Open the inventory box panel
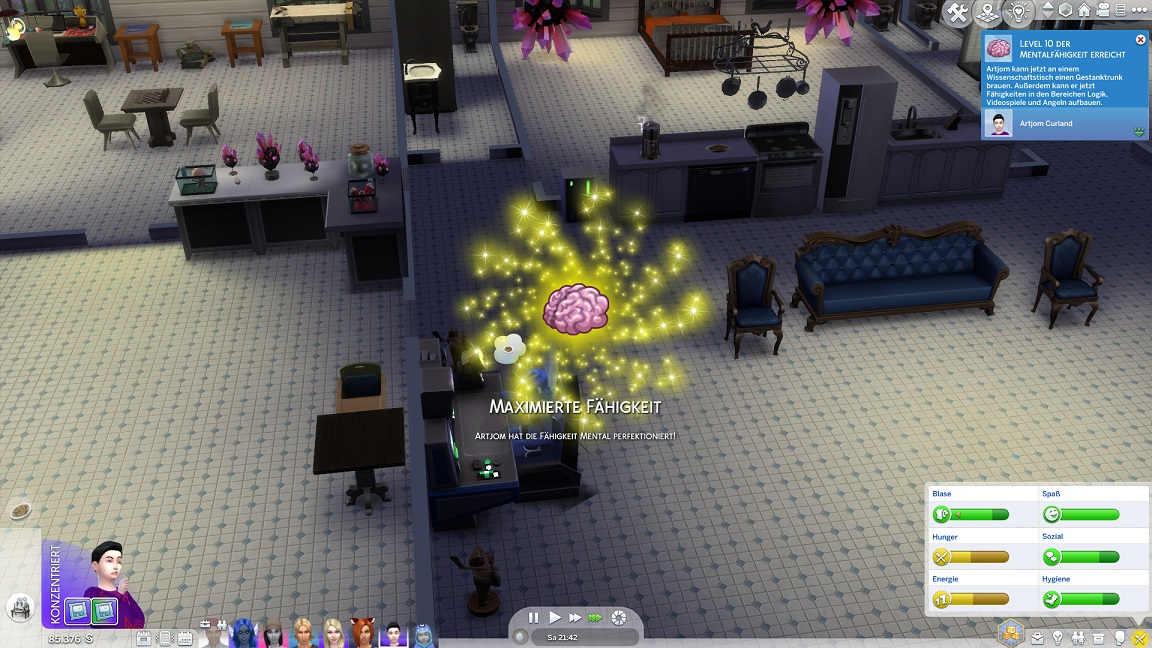 click(x=1099, y=637)
